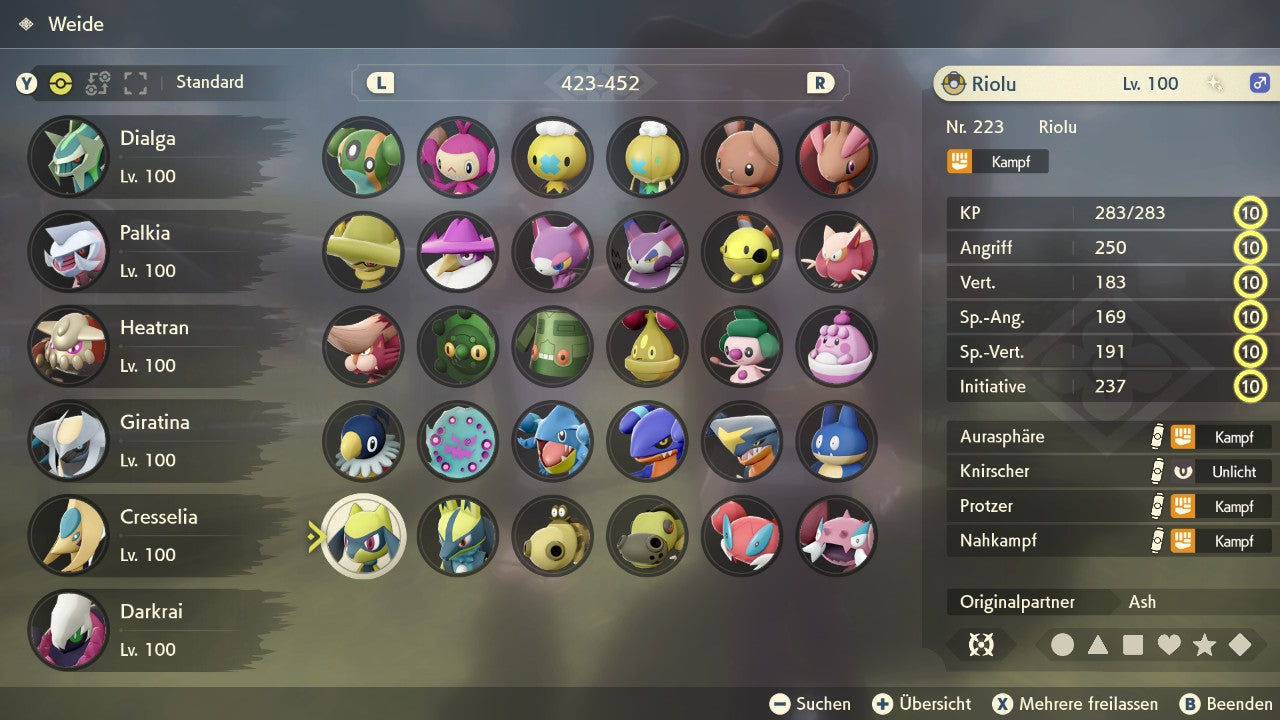Select the Lucario pasture slot
Viewport: 1280px width, 720px height.
point(458,536)
